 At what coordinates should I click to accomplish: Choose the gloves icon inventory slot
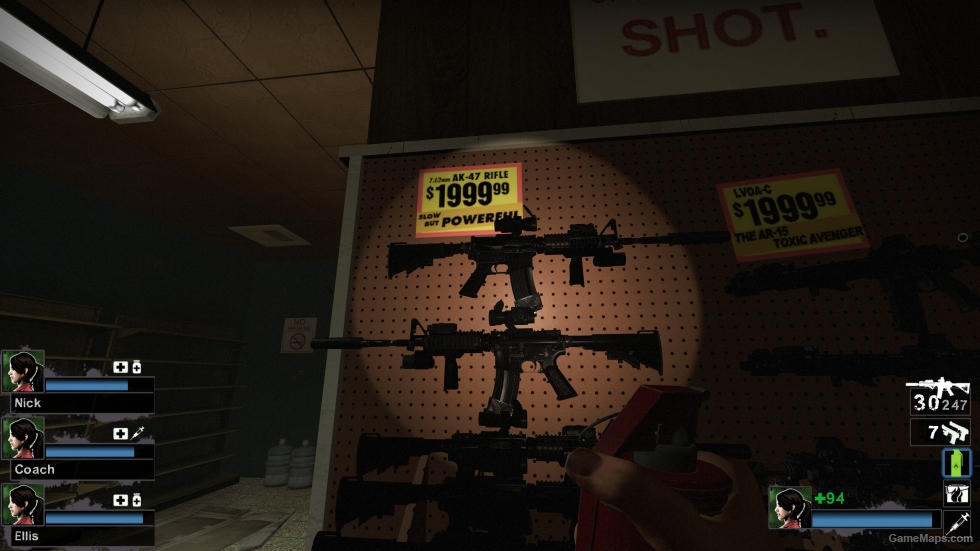click(x=957, y=493)
